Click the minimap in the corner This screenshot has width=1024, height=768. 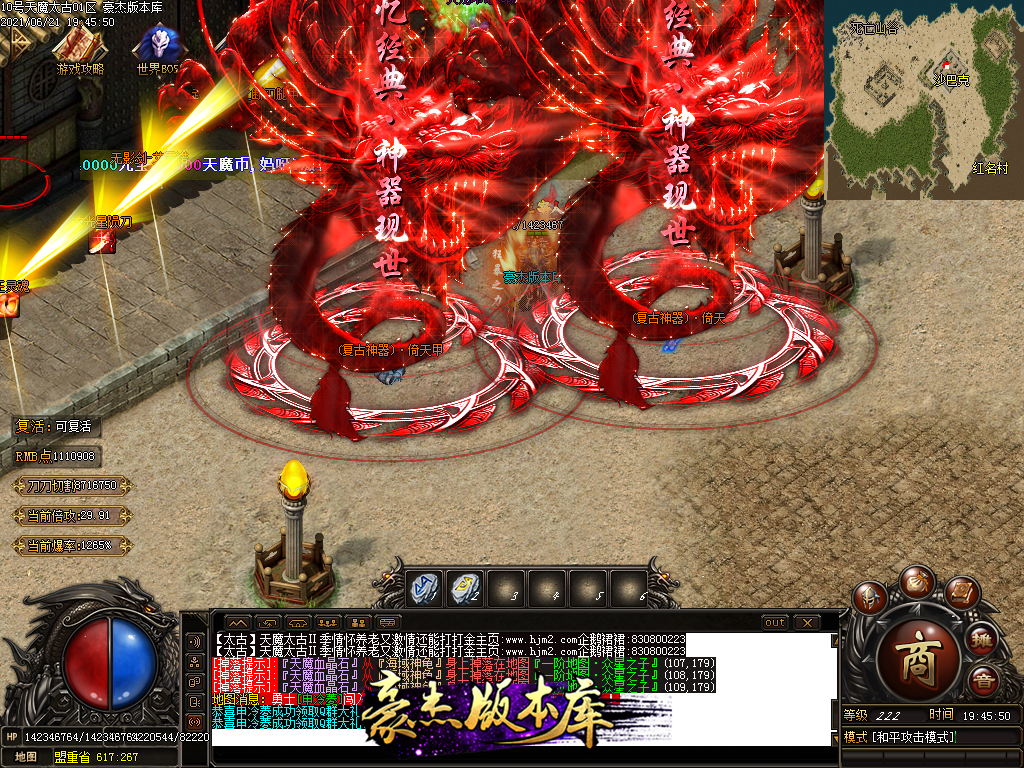click(924, 98)
